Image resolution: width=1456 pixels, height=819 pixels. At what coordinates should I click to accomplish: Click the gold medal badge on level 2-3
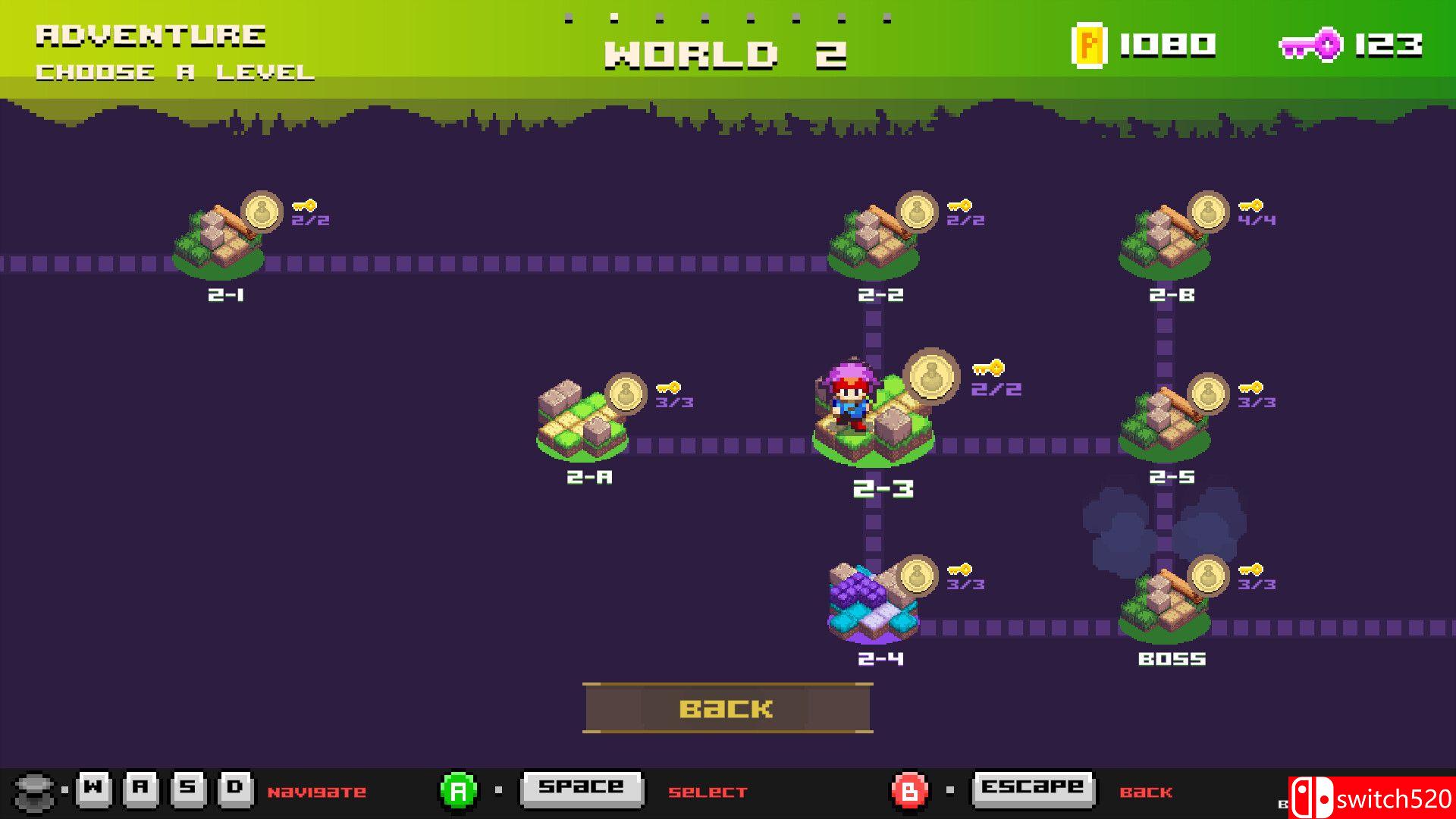(x=931, y=377)
